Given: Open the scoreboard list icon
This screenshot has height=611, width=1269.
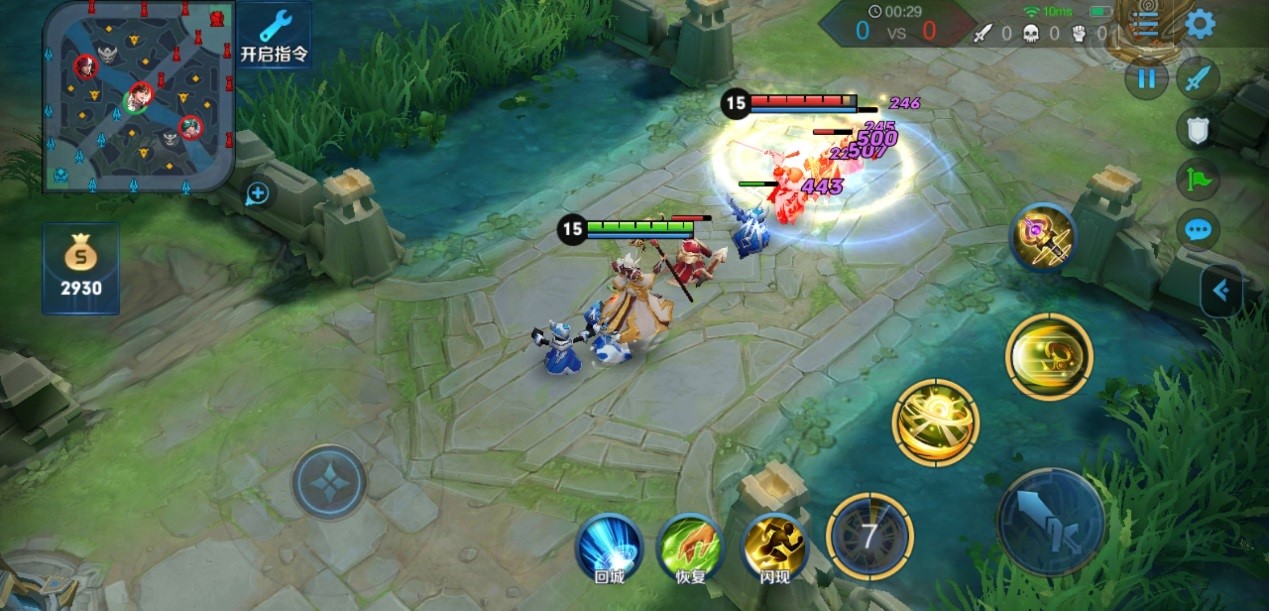Looking at the screenshot, I should [1145, 24].
